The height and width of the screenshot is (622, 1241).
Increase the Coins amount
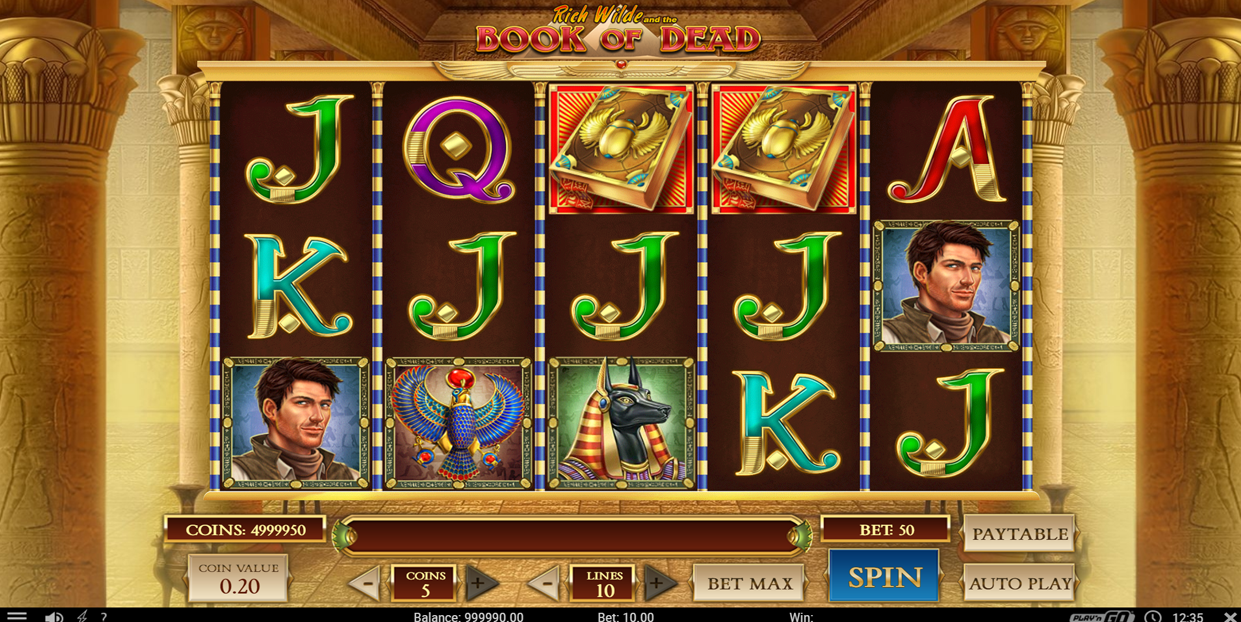[481, 583]
